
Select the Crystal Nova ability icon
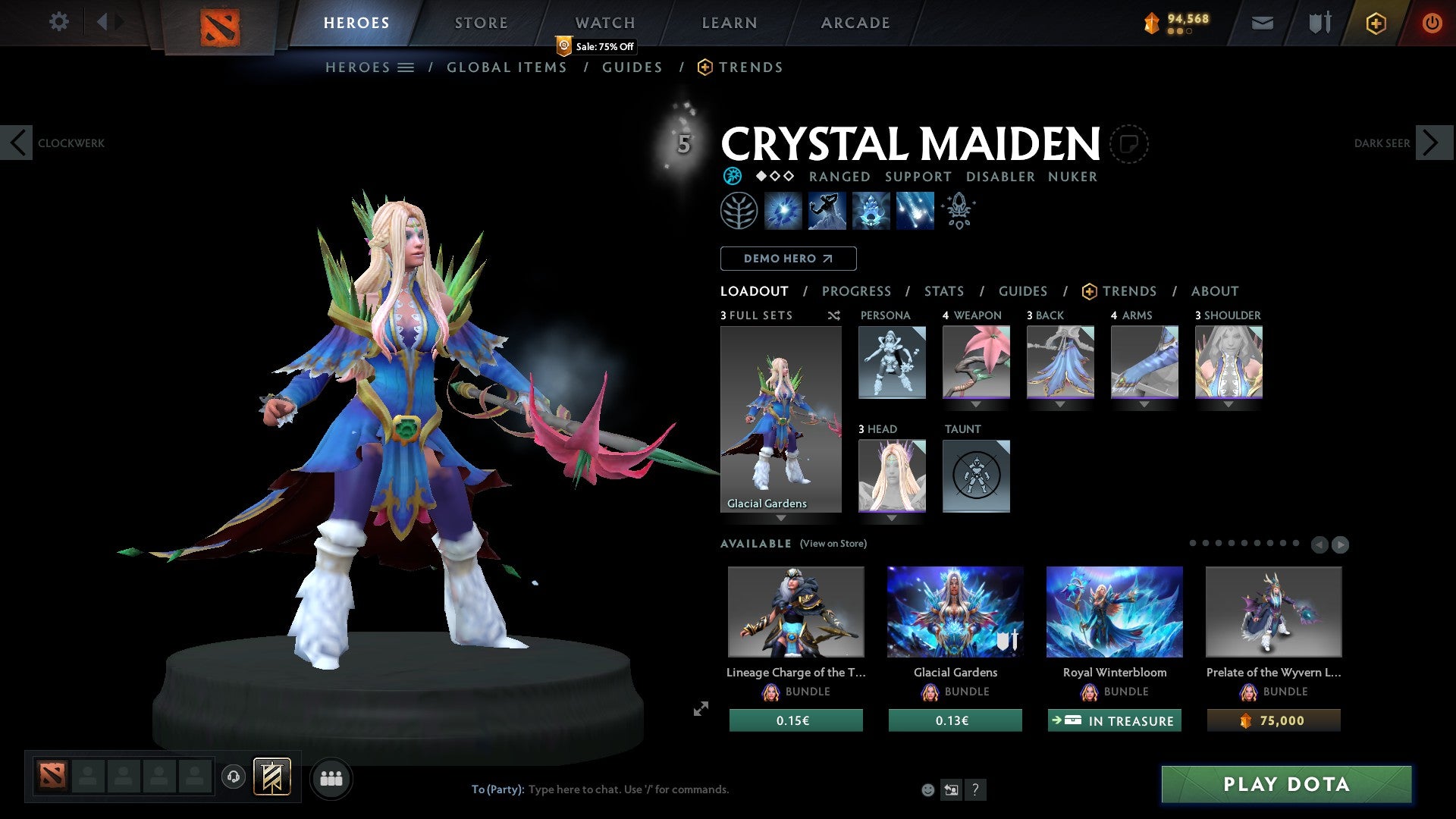[x=785, y=211]
